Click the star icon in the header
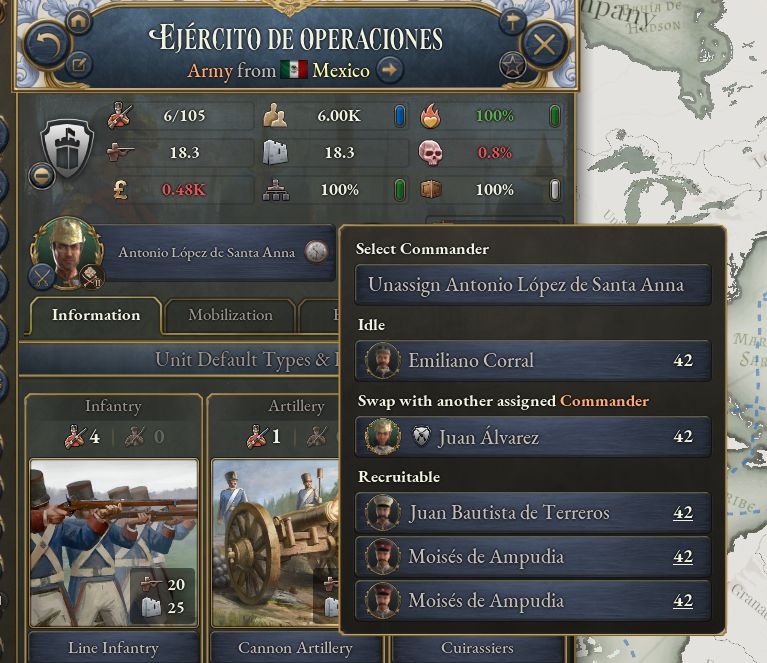Viewport: 767px width, 663px height. [512, 67]
